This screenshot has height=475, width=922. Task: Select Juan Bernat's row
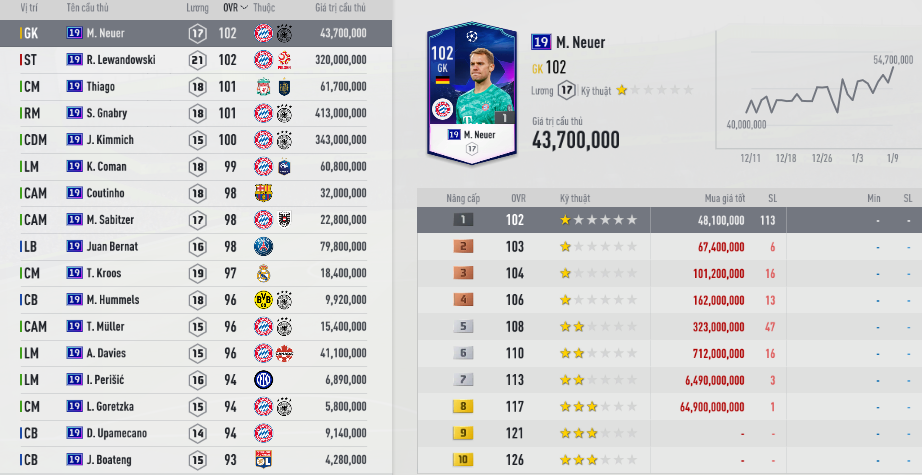click(112, 246)
